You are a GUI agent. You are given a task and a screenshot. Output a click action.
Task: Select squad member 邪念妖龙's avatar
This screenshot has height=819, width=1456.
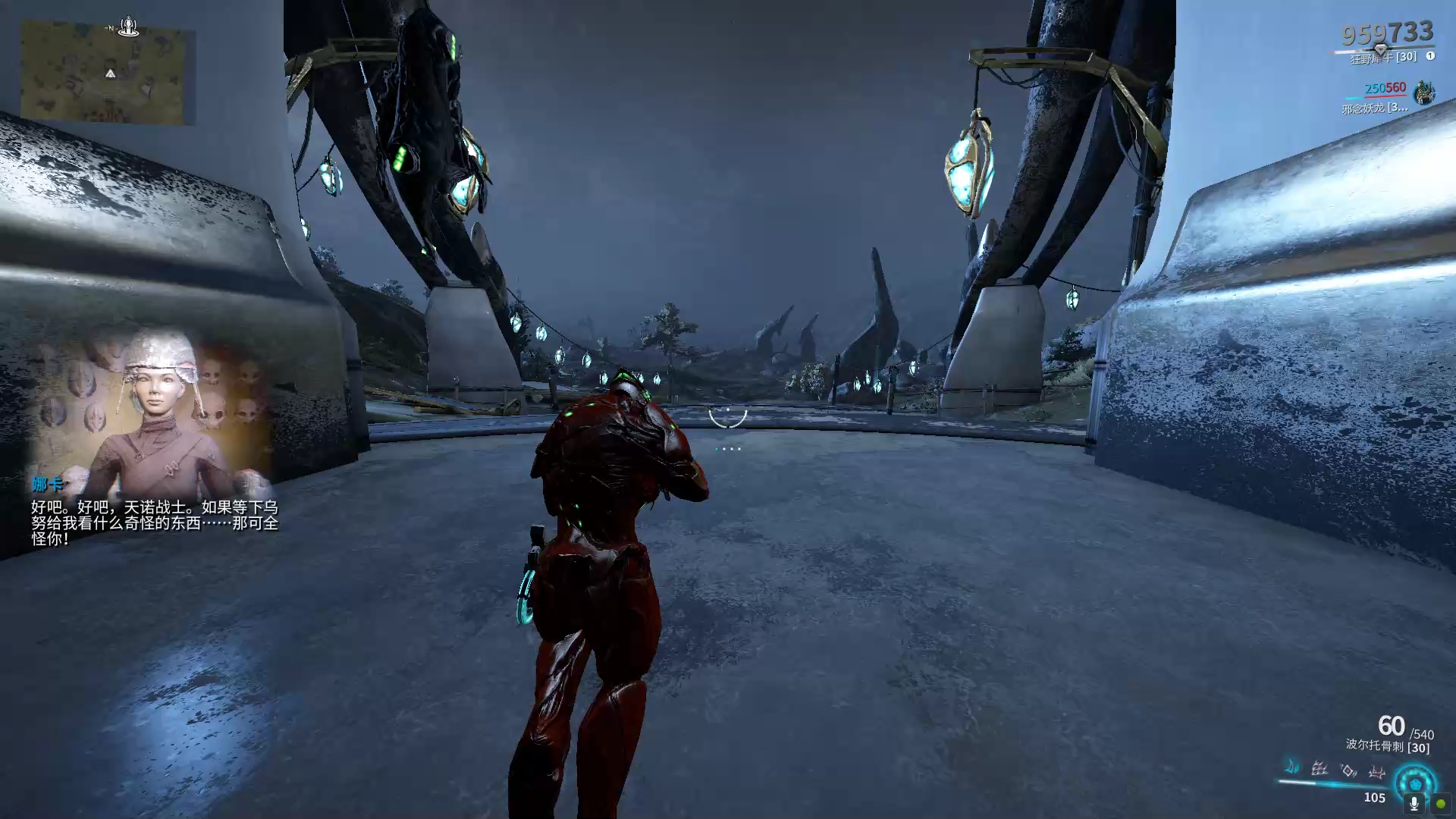click(1423, 94)
